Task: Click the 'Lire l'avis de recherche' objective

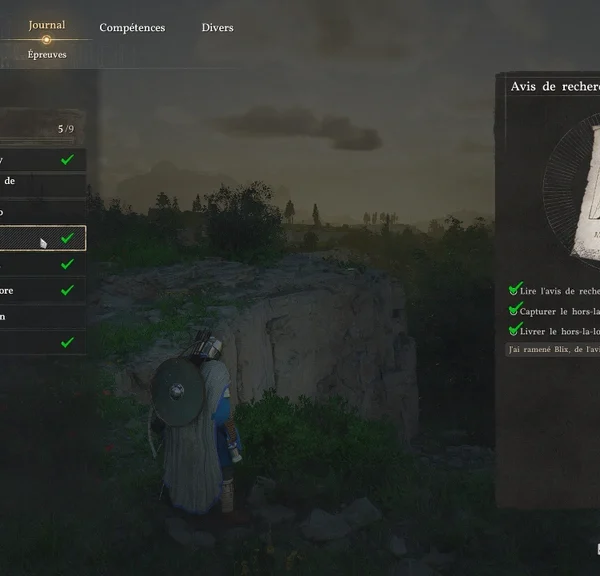Action: pos(556,291)
